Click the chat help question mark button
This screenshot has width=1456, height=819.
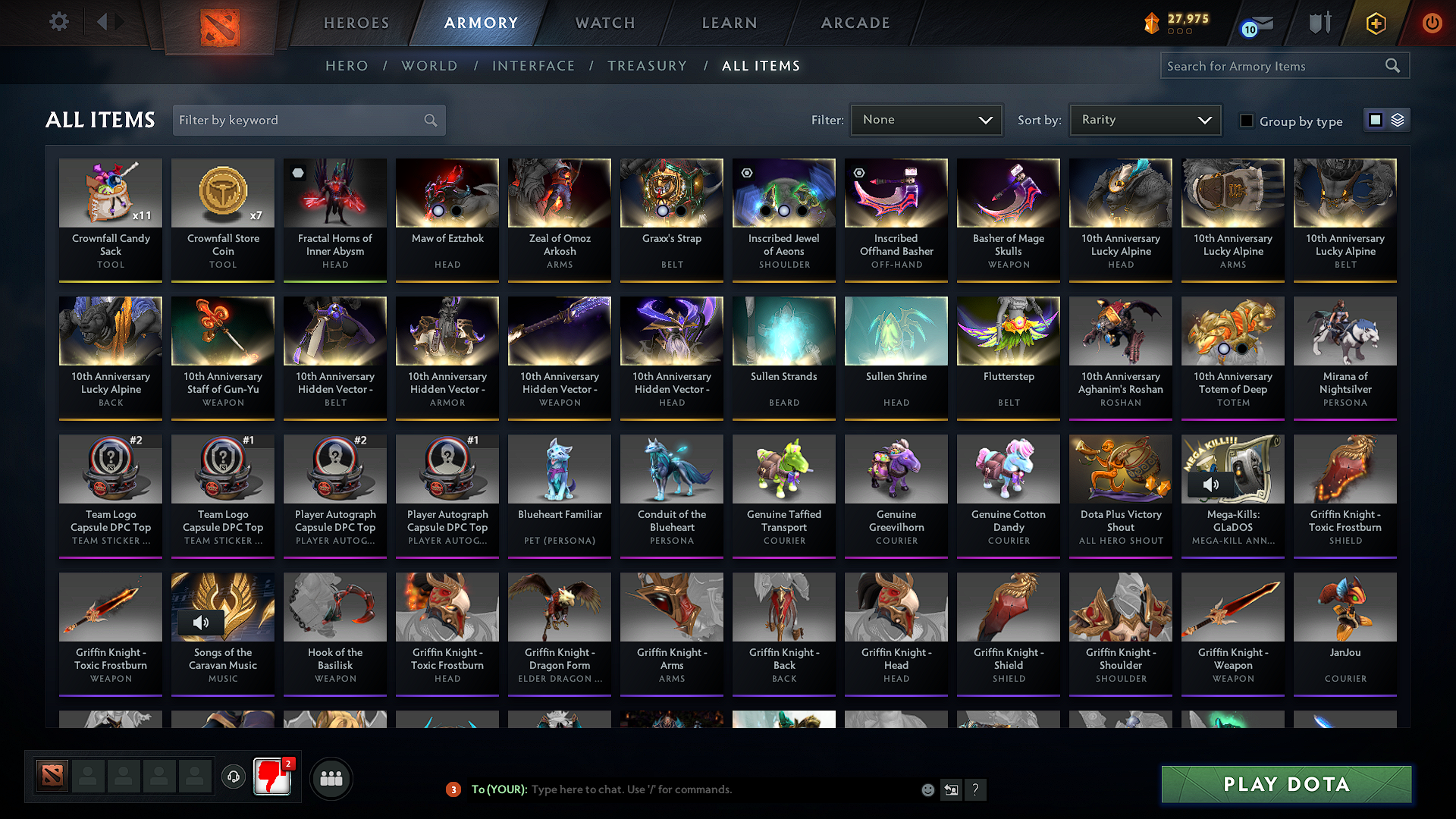click(x=976, y=789)
